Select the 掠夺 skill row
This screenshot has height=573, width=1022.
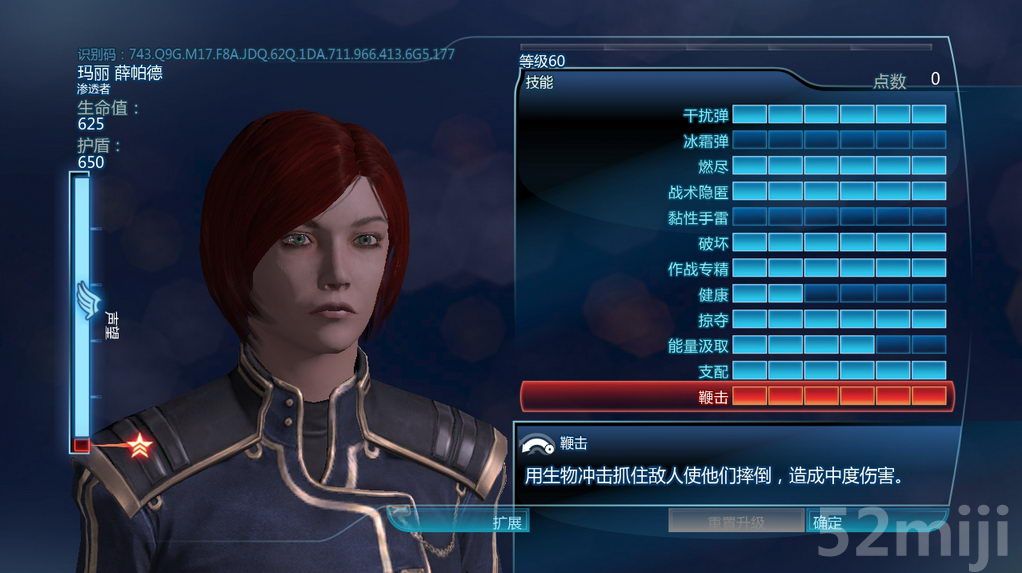pyautogui.click(x=735, y=320)
